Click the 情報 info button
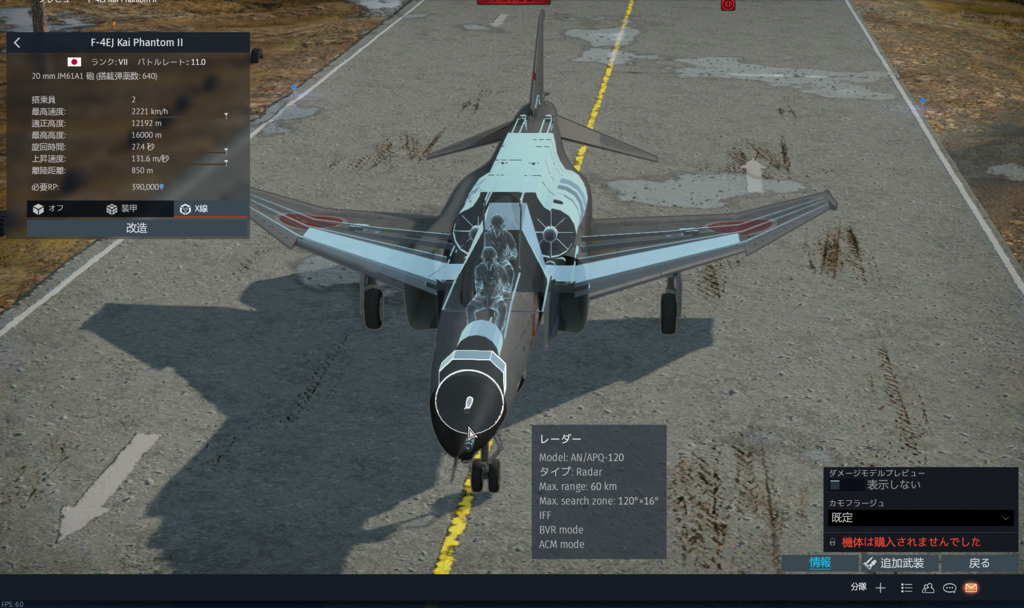Viewport: 1024px width, 608px height. 820,563
